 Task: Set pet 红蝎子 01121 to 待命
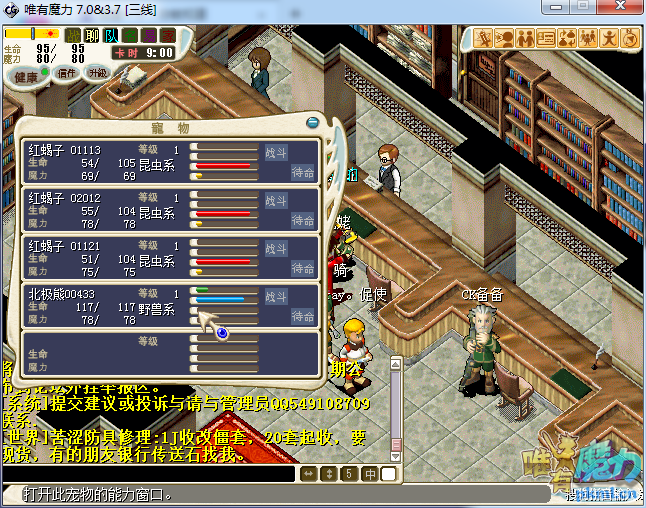(x=303, y=268)
